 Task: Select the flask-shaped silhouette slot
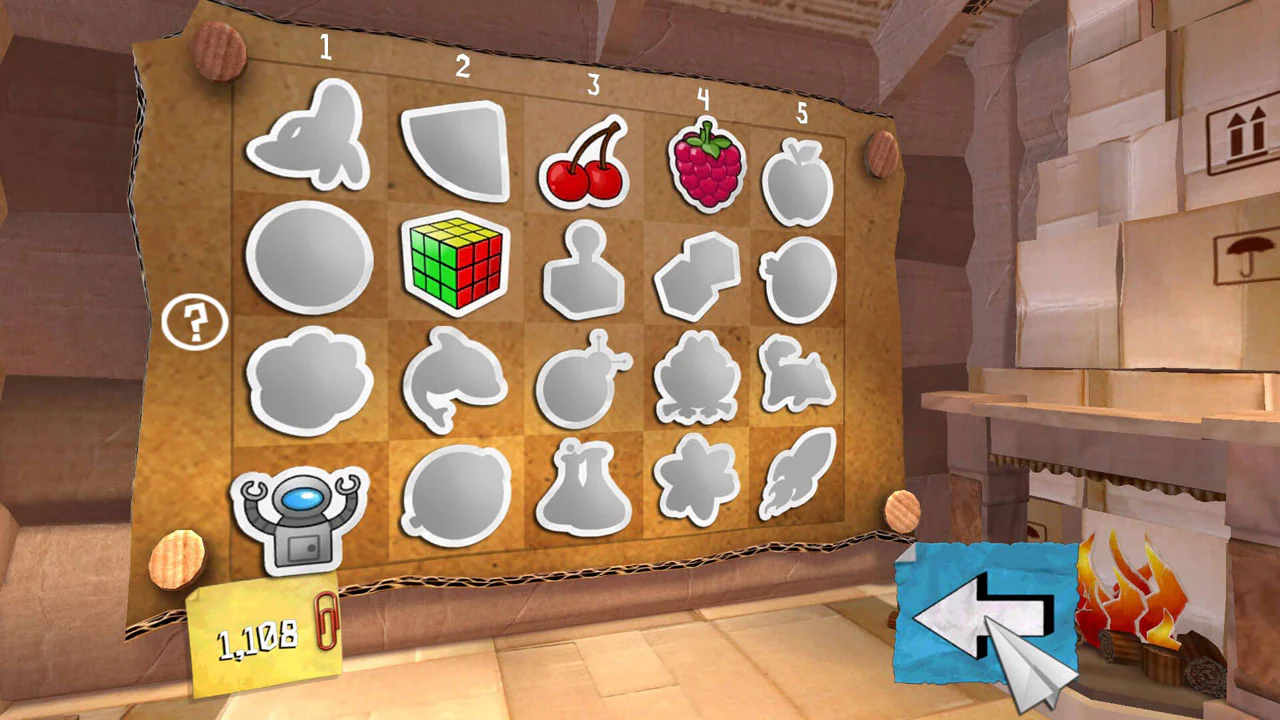584,490
